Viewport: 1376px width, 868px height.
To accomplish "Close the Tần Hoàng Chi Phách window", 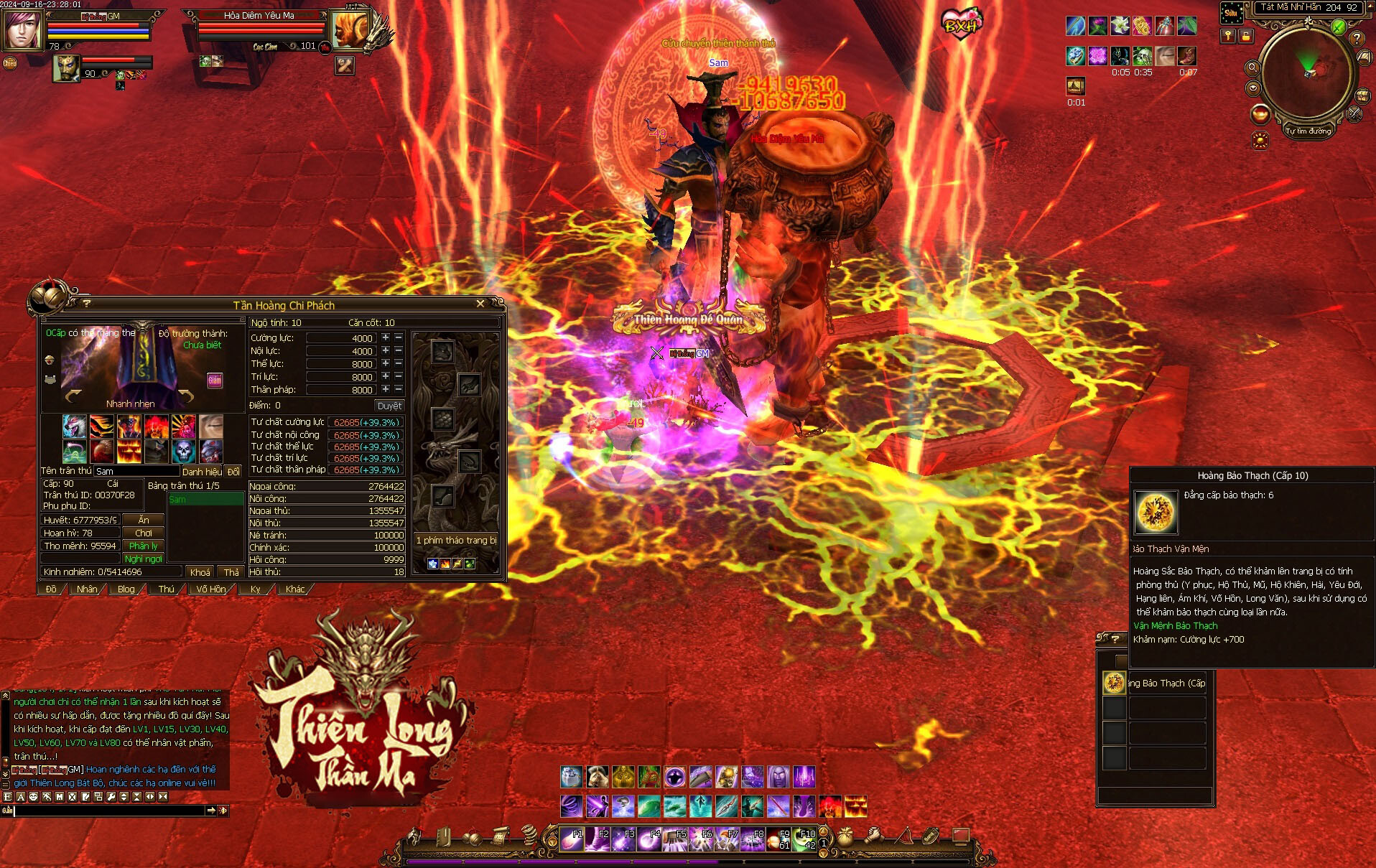I will point(480,304).
